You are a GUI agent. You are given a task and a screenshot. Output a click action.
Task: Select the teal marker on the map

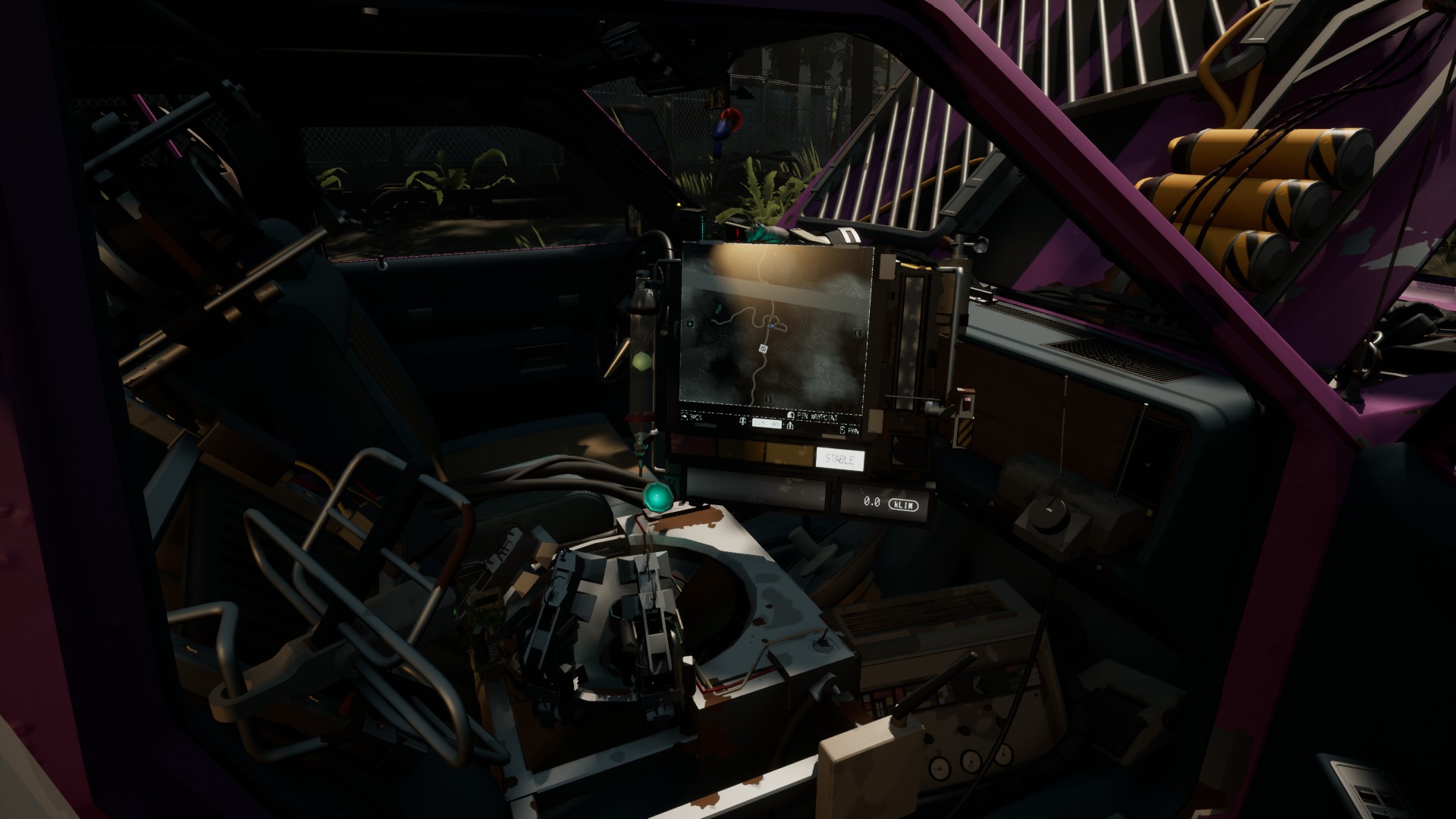tap(718, 308)
